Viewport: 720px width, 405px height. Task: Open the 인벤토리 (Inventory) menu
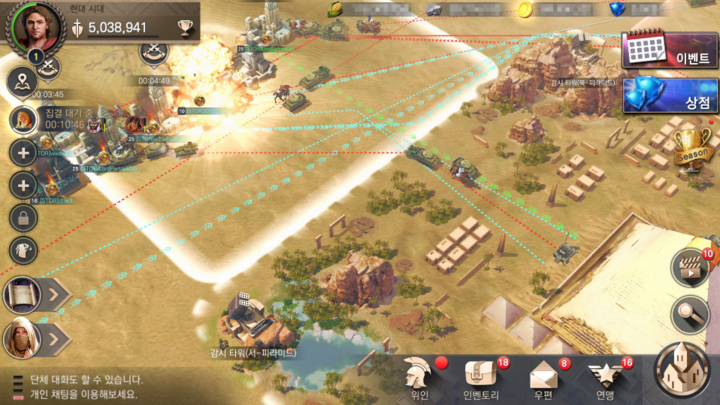[482, 377]
